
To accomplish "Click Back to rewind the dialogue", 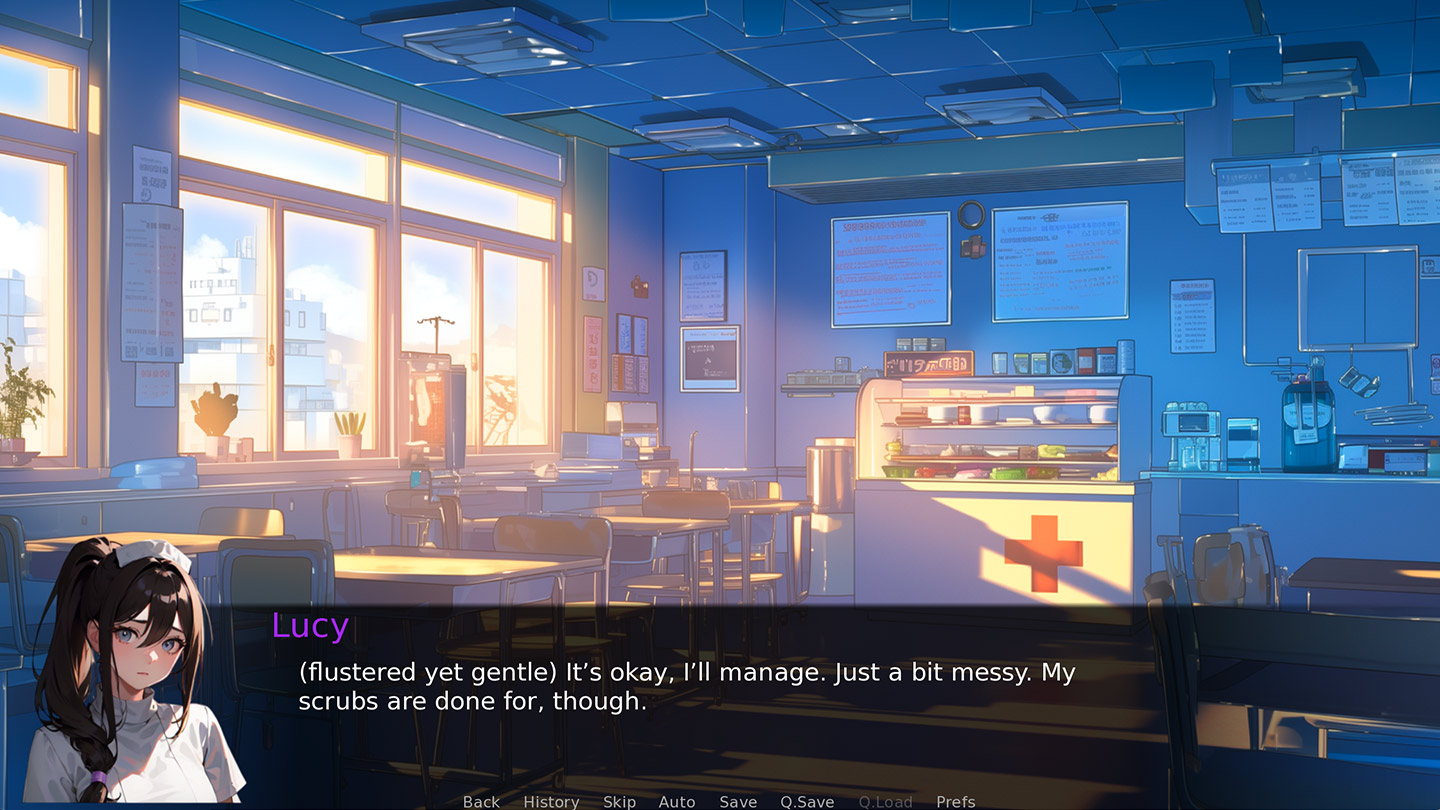I will pyautogui.click(x=480, y=801).
